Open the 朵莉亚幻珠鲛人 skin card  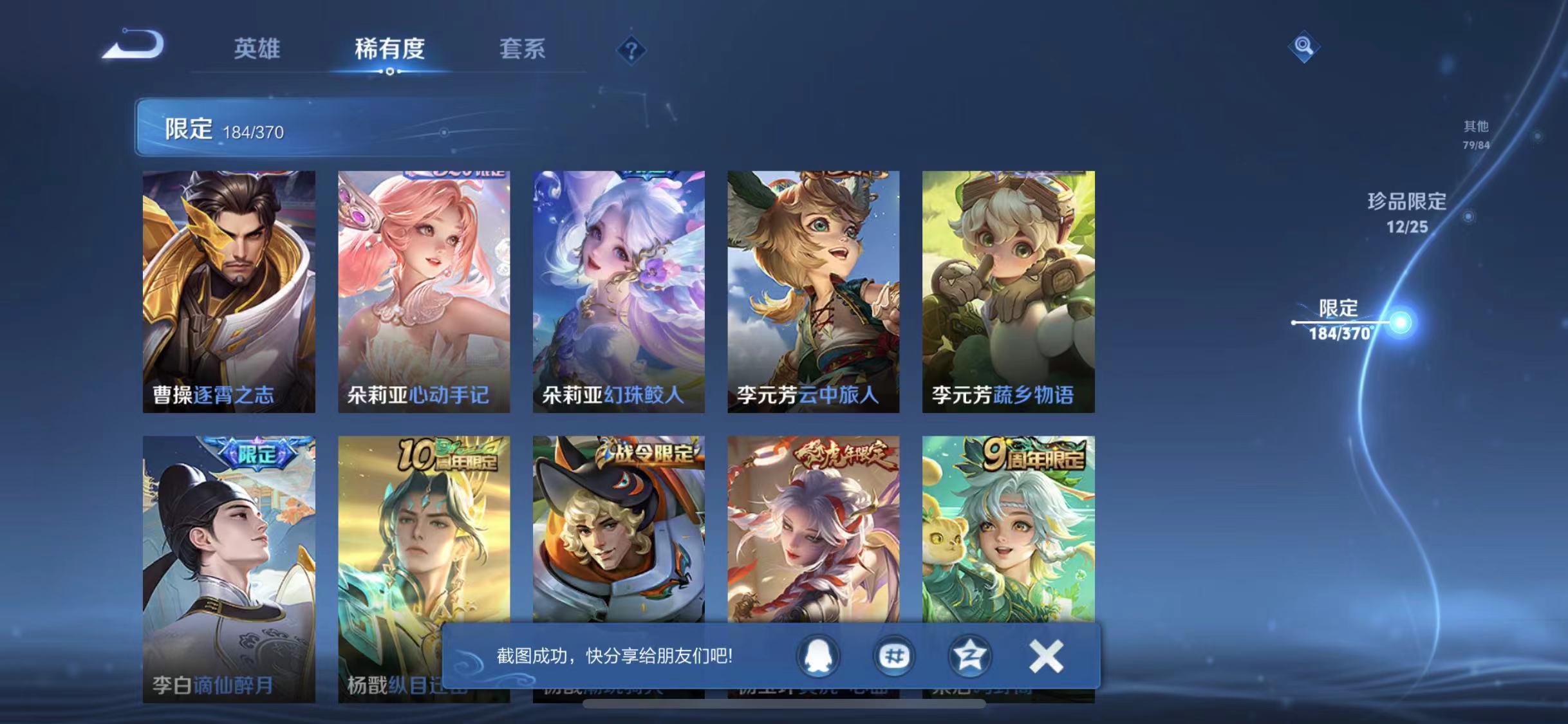coord(619,290)
